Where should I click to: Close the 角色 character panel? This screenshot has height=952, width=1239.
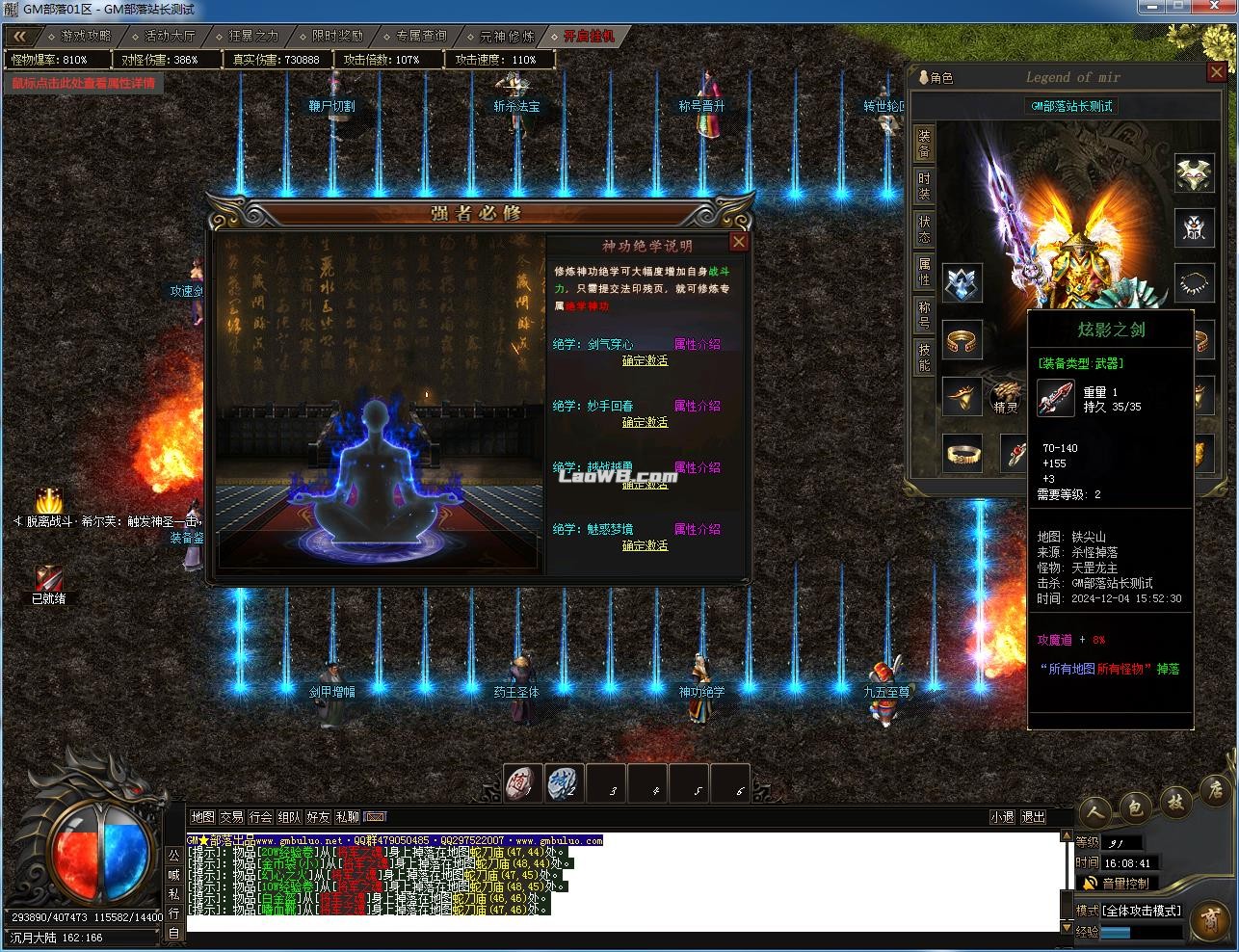pyautogui.click(x=1216, y=74)
